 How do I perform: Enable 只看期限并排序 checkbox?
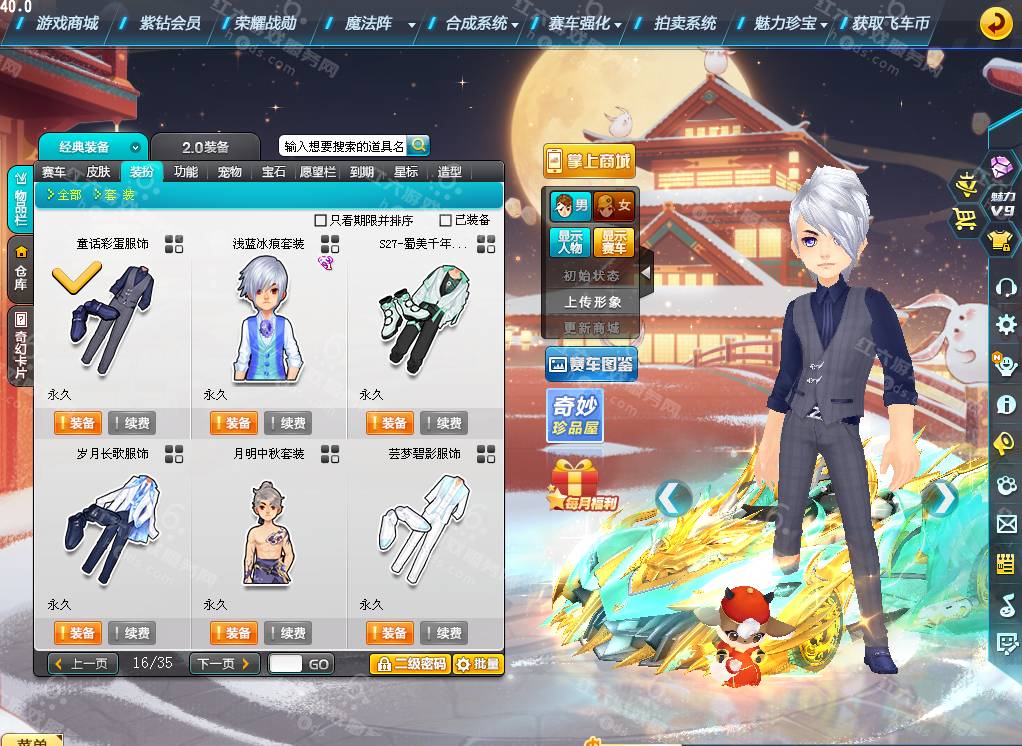321,220
